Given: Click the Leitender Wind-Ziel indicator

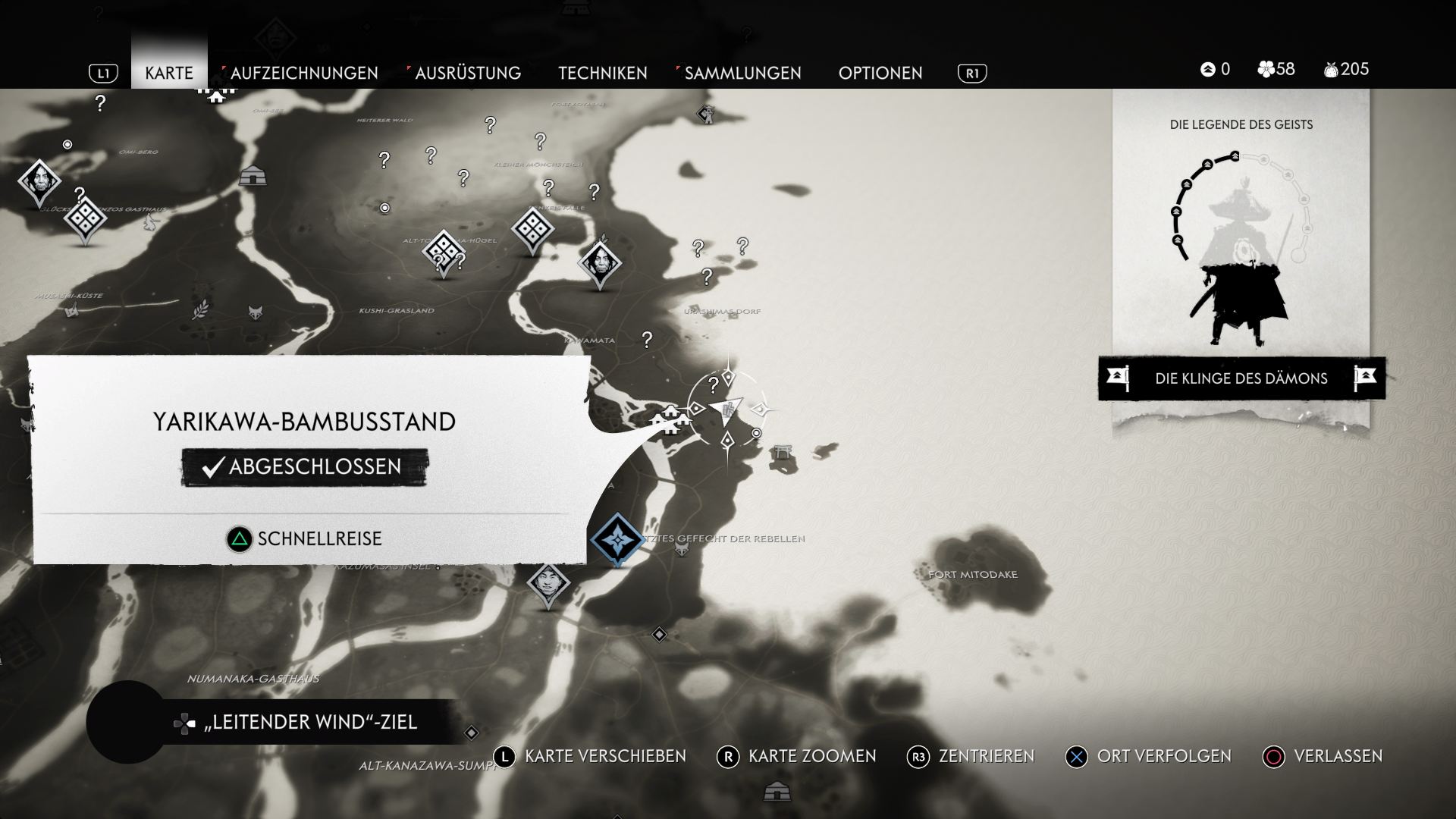Looking at the screenshot, I should click(x=309, y=722).
